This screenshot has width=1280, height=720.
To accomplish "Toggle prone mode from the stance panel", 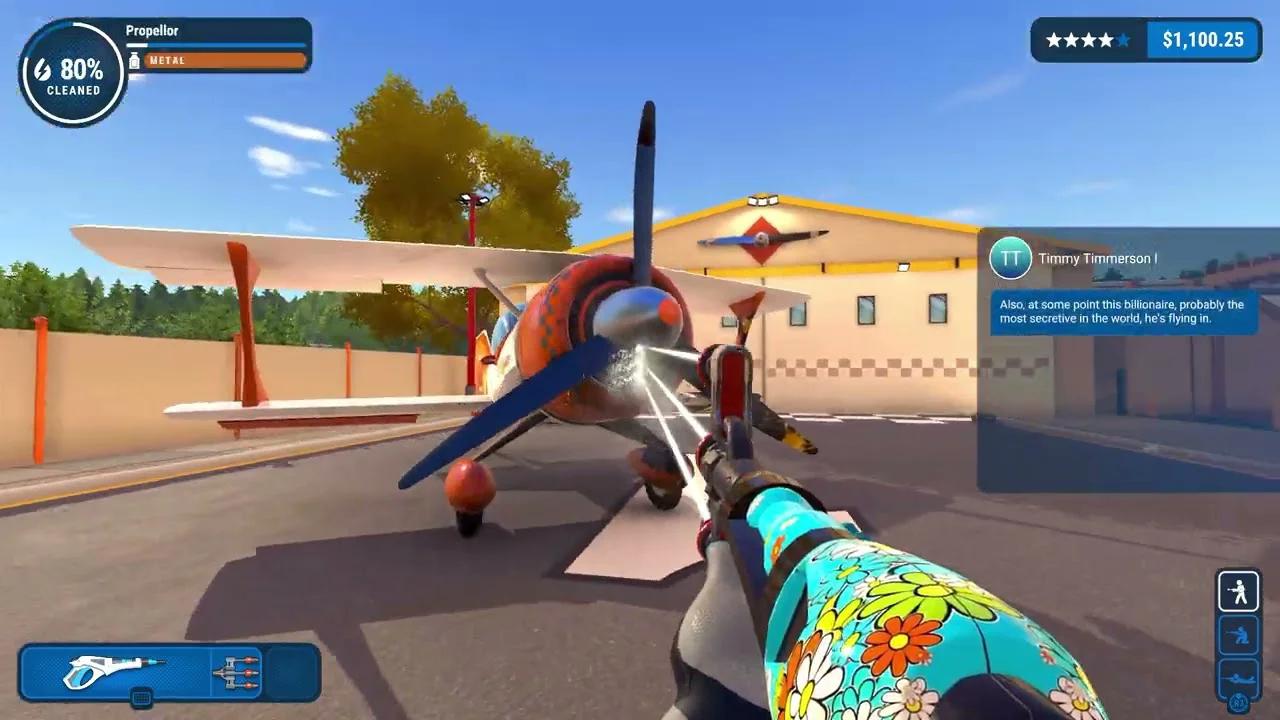I will coord(1238,676).
